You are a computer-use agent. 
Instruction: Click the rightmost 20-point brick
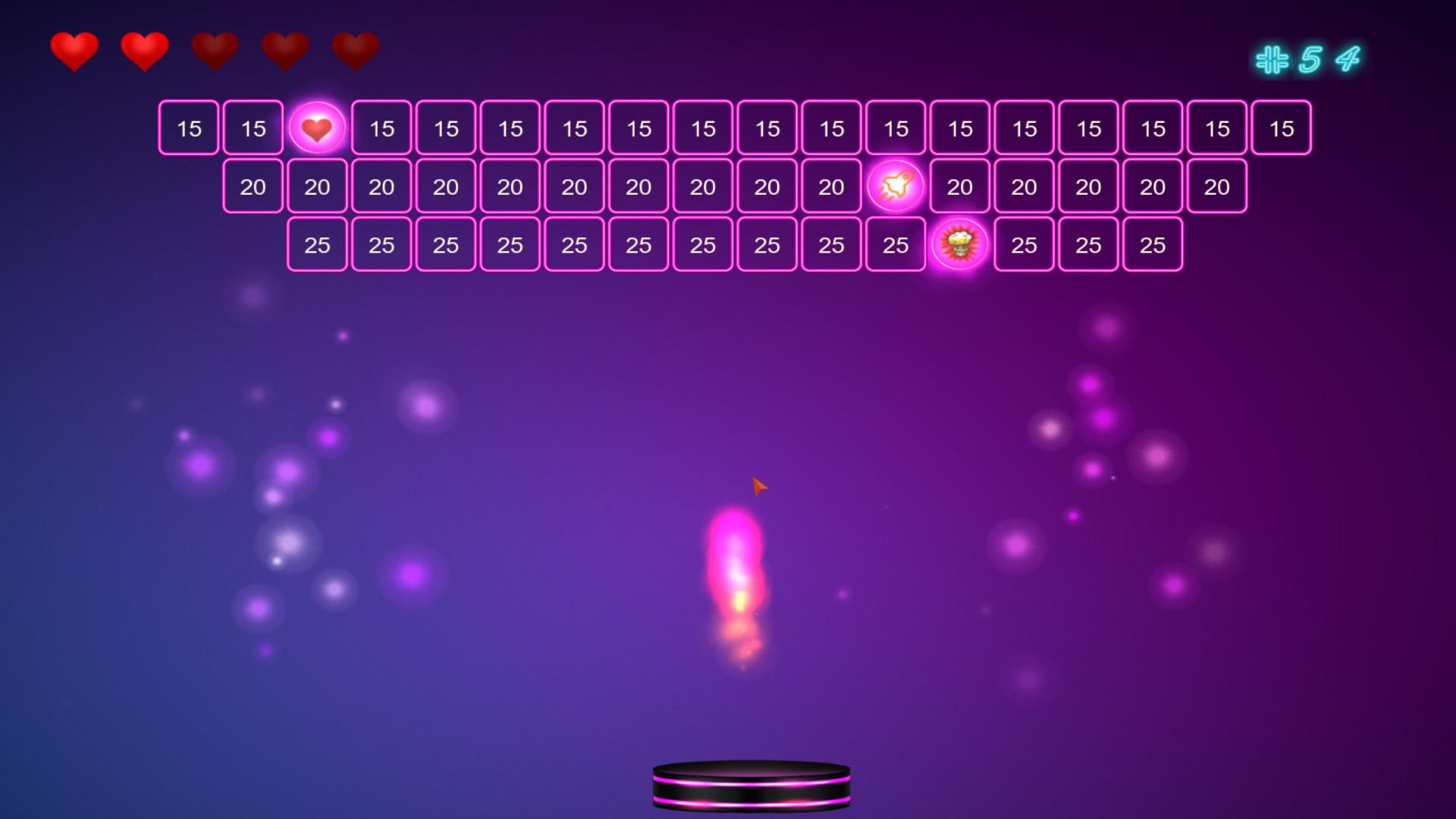(x=1216, y=187)
